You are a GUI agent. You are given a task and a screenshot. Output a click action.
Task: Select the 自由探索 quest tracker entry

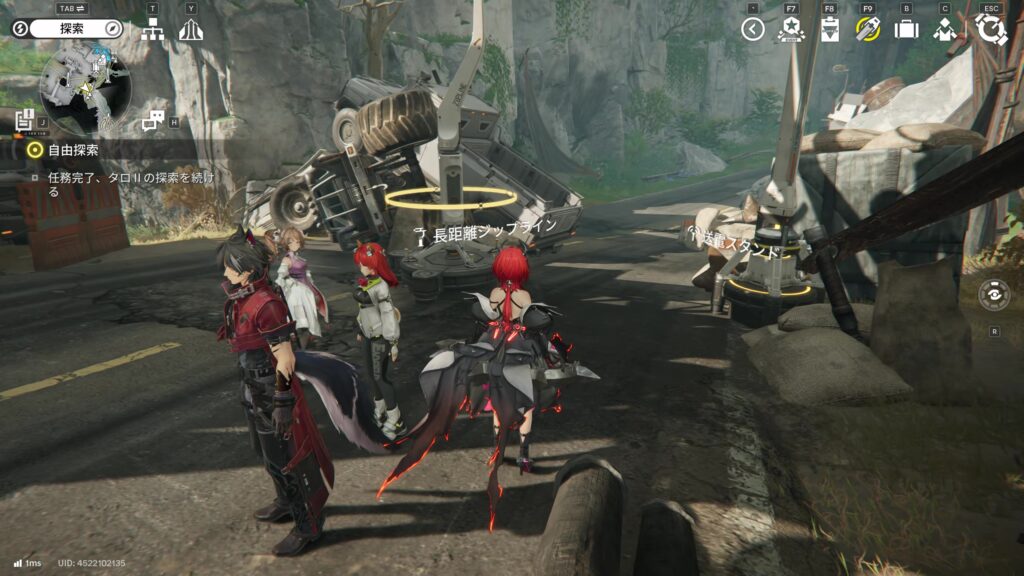pyautogui.click(x=72, y=150)
